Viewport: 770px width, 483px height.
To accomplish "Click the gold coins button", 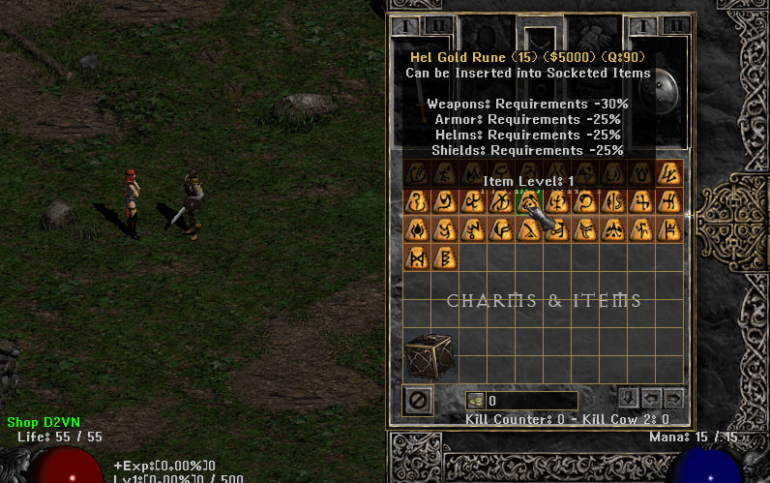I will point(475,401).
